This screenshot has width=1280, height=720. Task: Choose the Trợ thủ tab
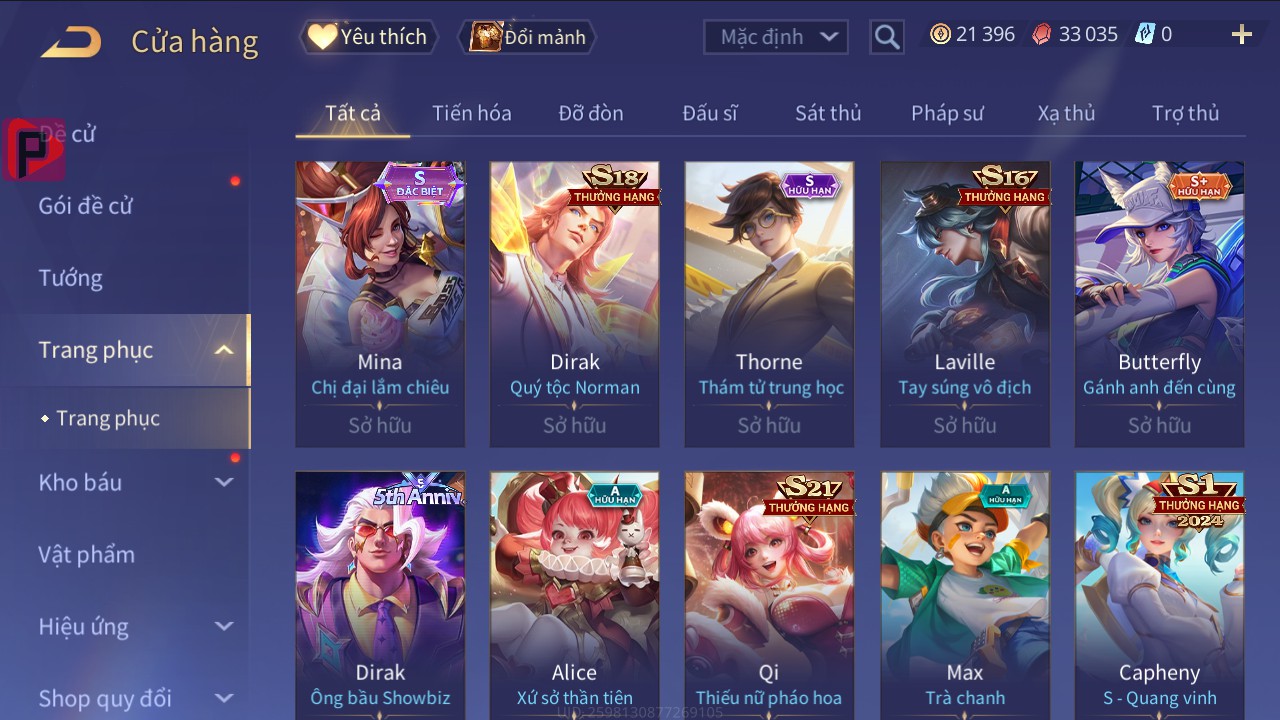(x=1185, y=113)
